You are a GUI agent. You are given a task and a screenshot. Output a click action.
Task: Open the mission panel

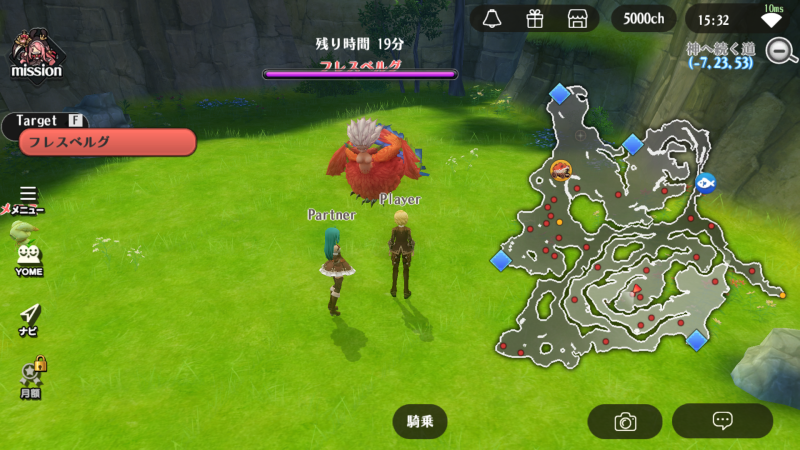(37, 54)
